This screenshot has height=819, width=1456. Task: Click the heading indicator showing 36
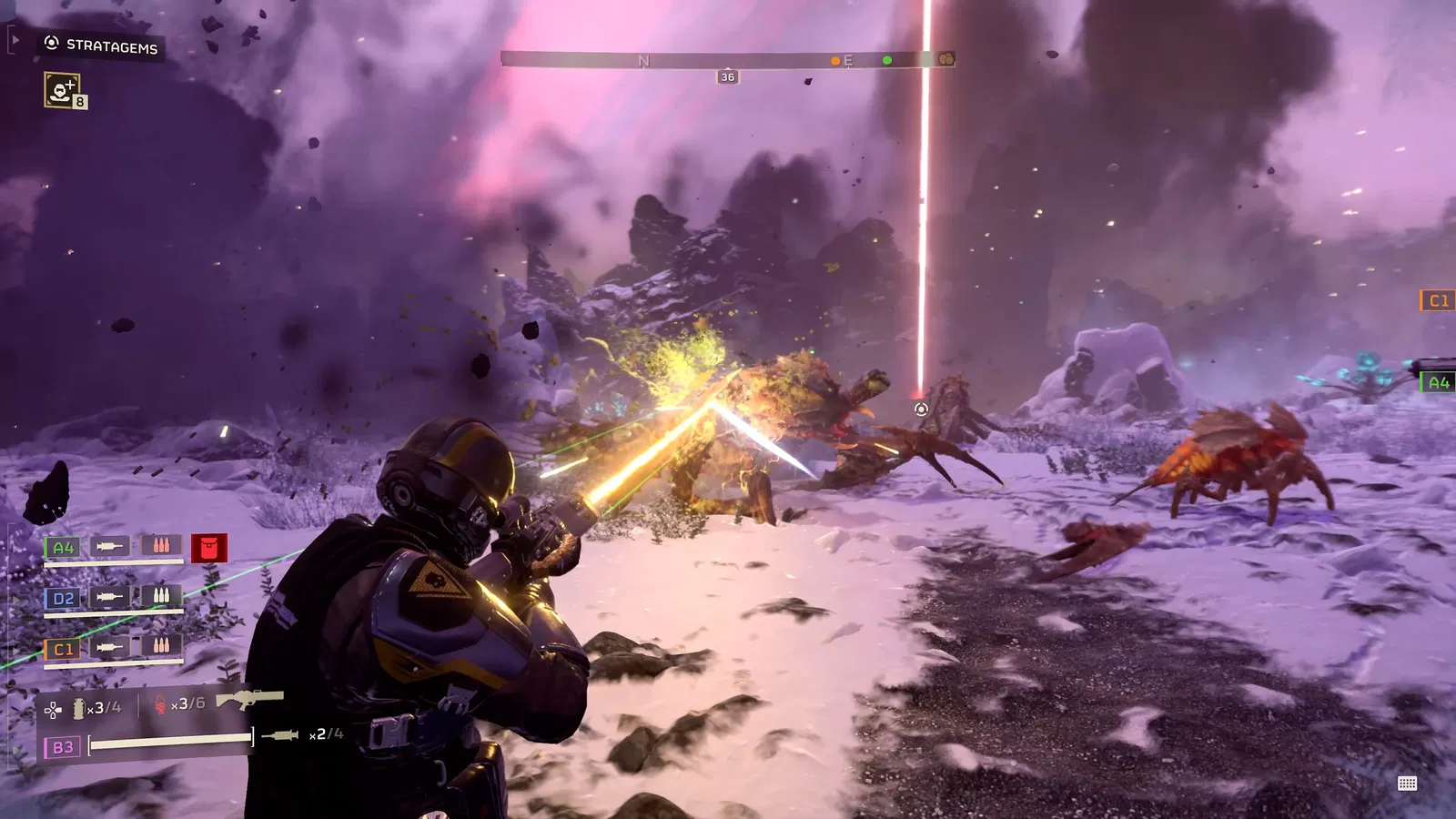[x=726, y=76]
